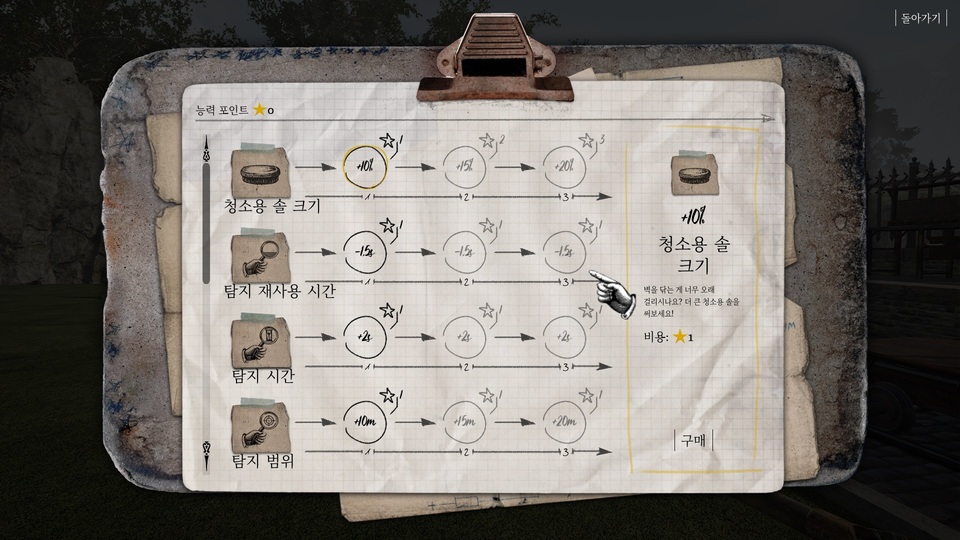Screen dimensions: 960x540
Task: Click the skill list's down scroll arrow
Action: pyautogui.click(x=207, y=448)
